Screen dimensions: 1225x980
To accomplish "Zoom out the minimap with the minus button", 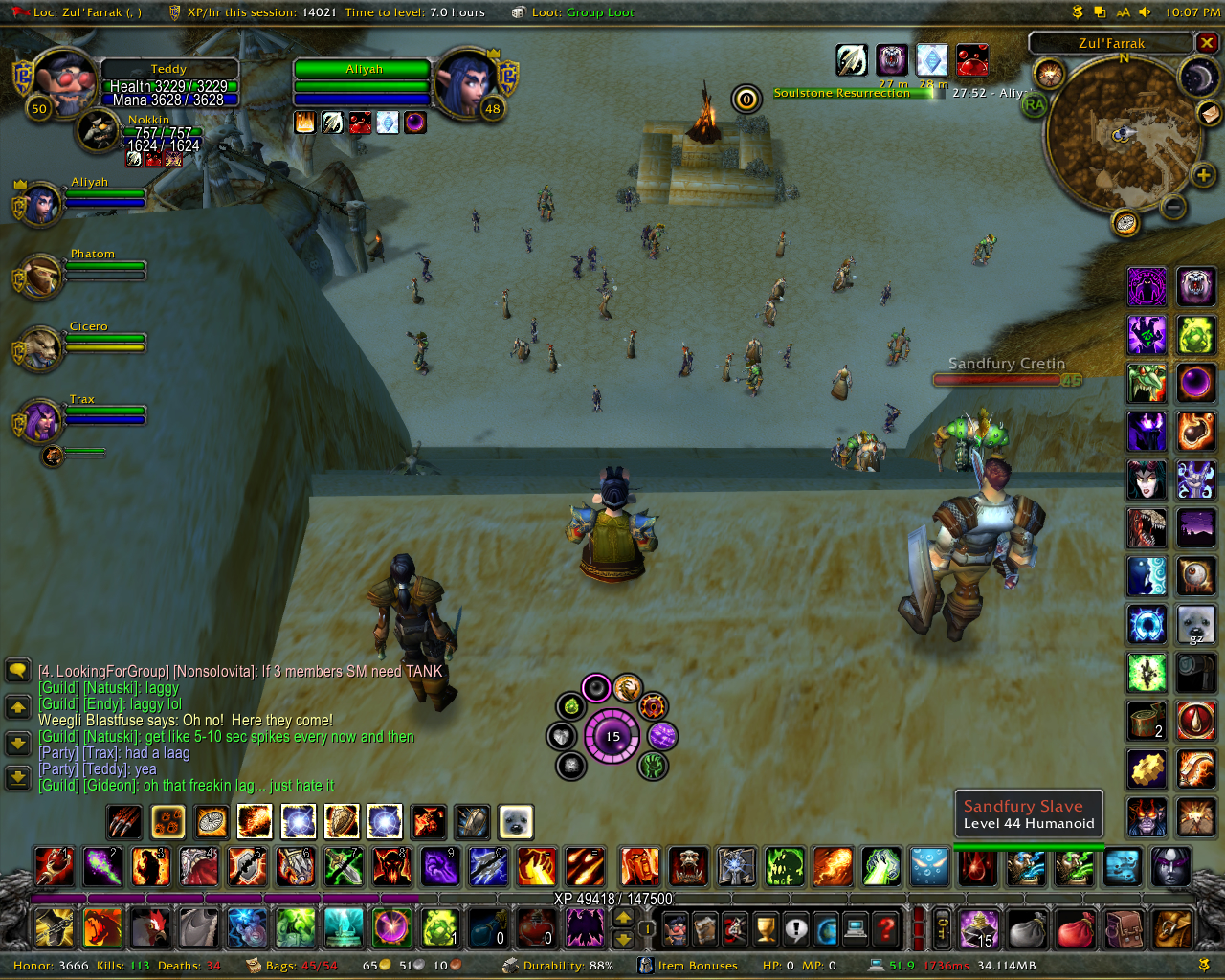I will coord(1173,207).
